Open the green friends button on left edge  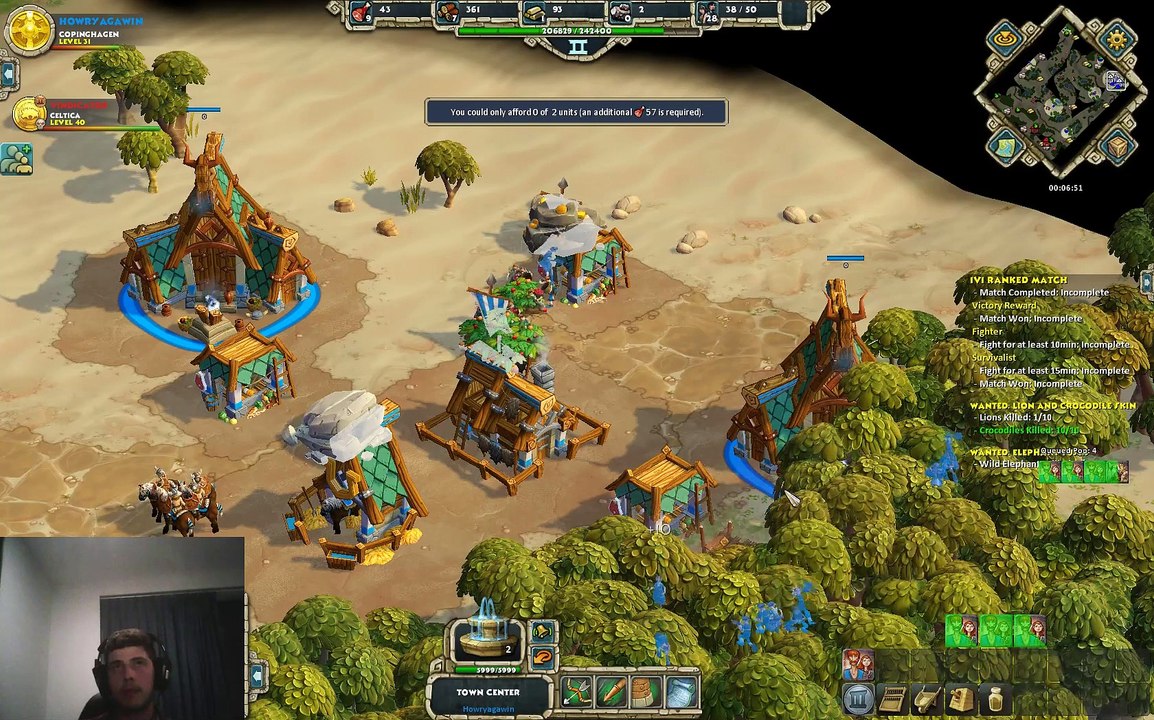pos(16,158)
